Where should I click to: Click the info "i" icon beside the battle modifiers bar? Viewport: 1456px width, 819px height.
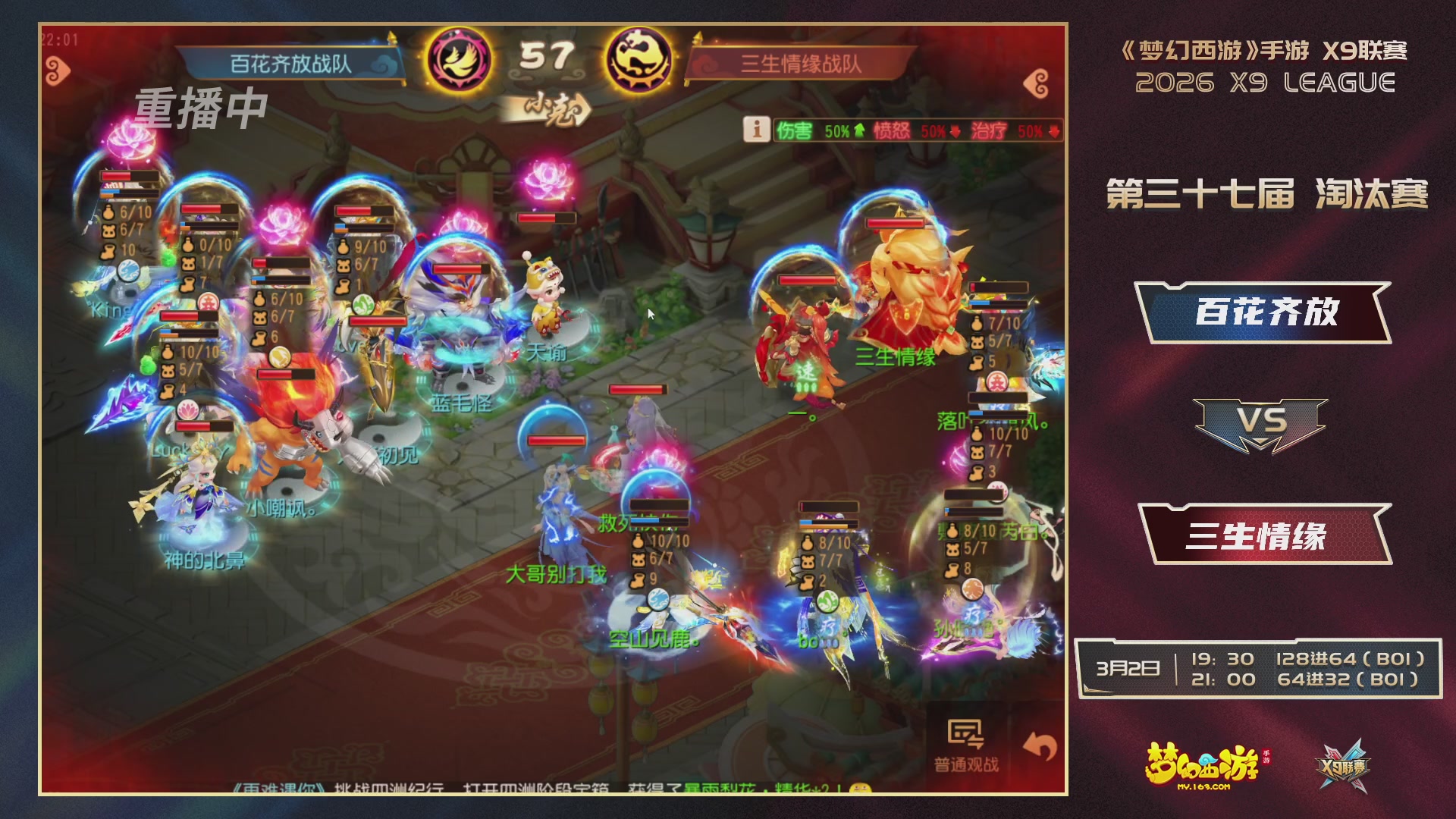pyautogui.click(x=758, y=129)
